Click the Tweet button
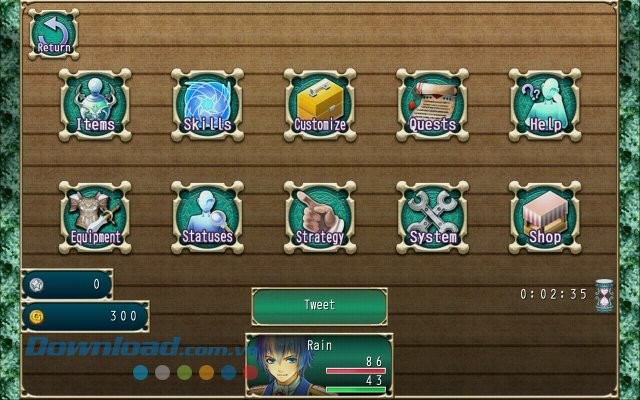Viewport: 640px width, 400px height. pos(319,305)
